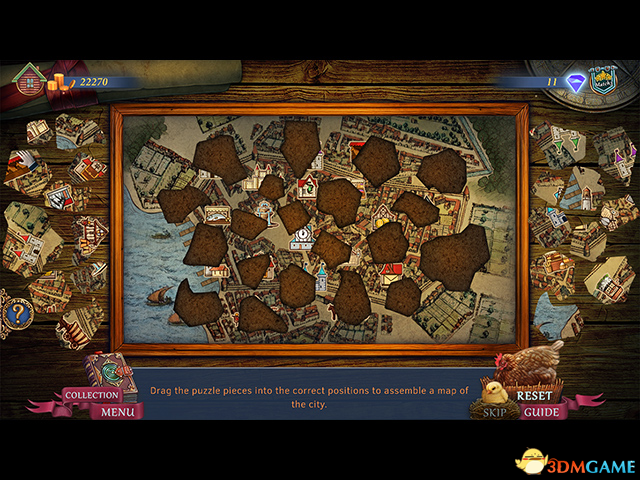The image size is (640, 480).
Task: Open the Guide ribbon
Action: coord(541,411)
